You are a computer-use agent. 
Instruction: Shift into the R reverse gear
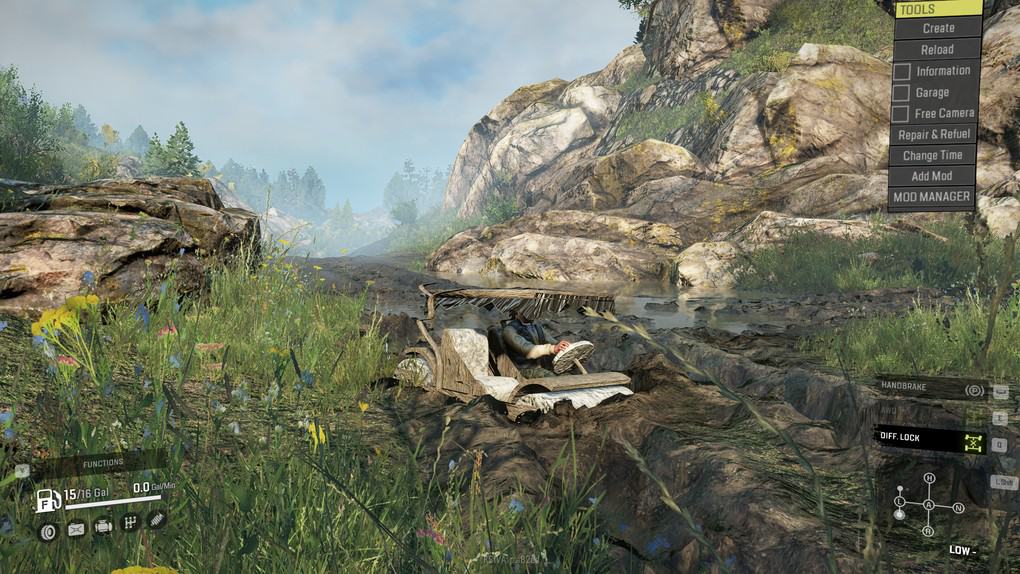[929, 530]
